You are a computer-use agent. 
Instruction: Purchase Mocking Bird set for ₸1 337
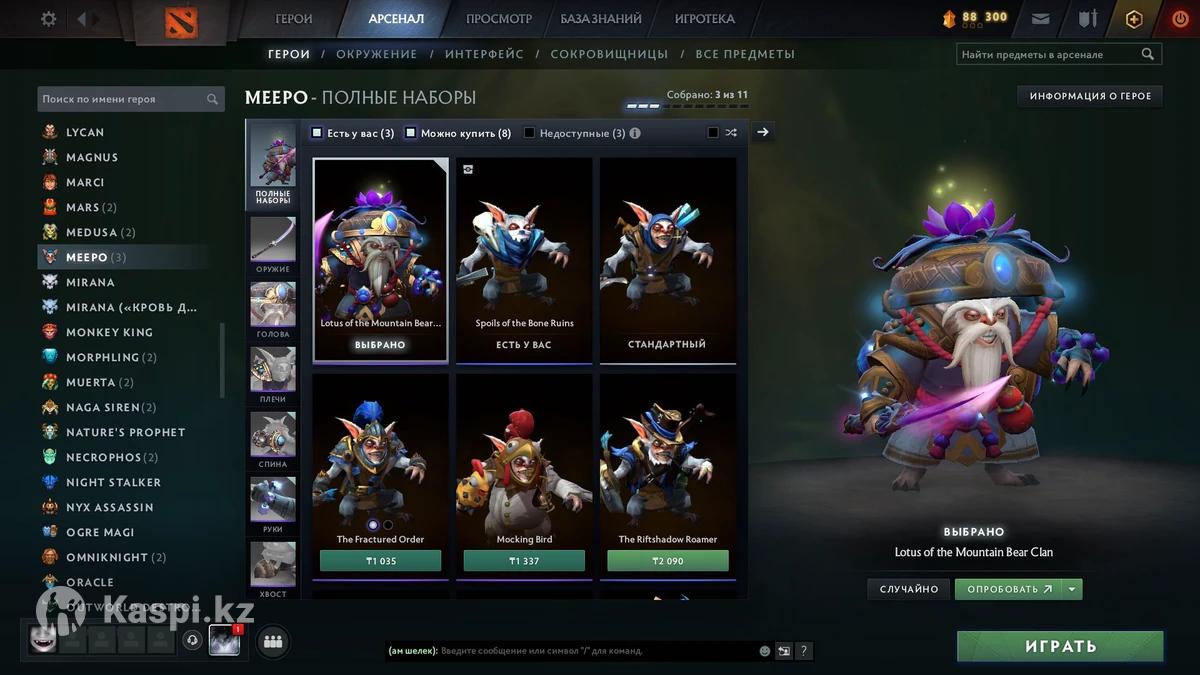[524, 561]
